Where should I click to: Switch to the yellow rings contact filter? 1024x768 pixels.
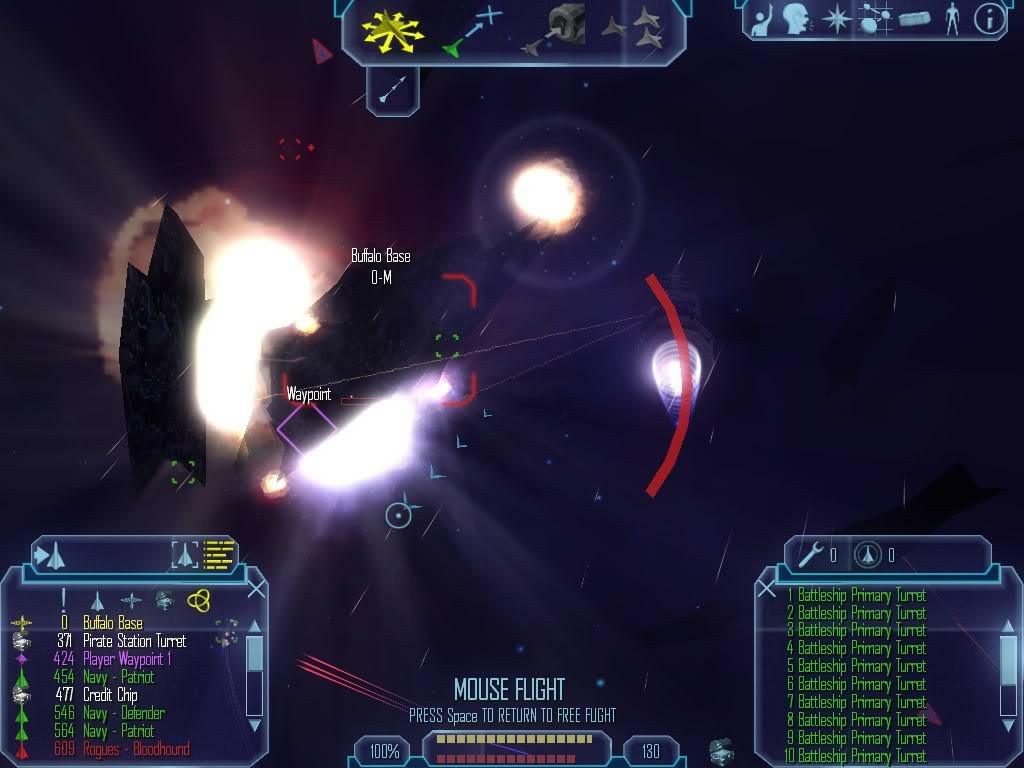pyautogui.click(x=198, y=599)
